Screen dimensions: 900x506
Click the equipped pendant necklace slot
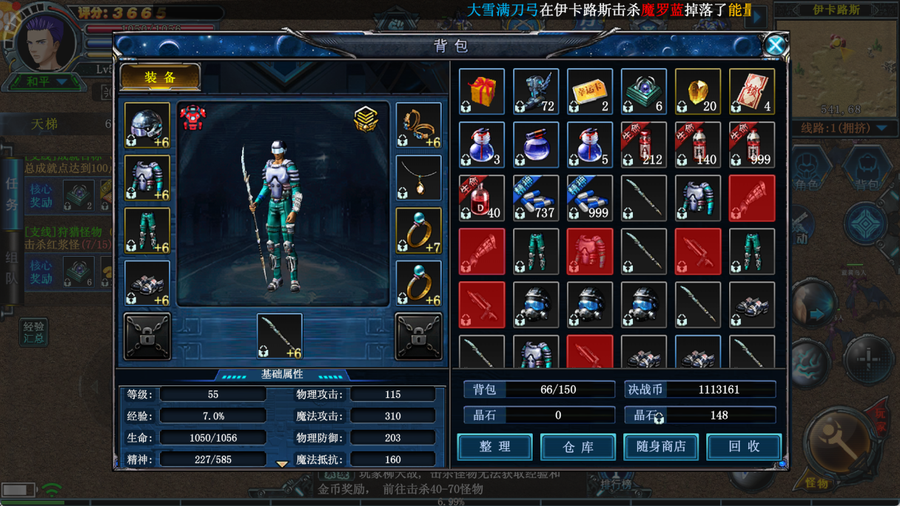tap(419, 178)
